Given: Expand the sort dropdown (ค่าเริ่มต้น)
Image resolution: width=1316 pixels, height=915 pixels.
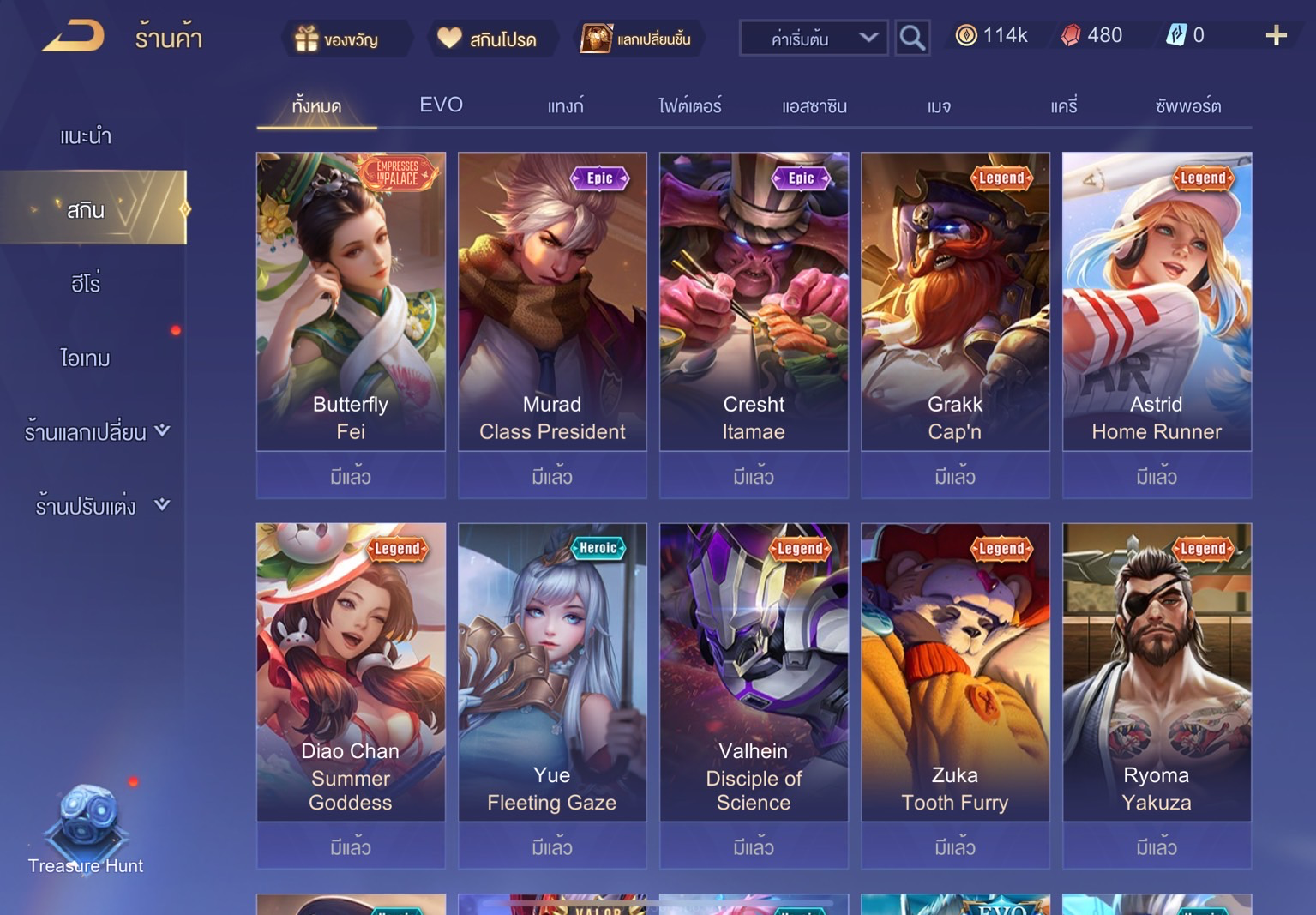Looking at the screenshot, I should 813,39.
